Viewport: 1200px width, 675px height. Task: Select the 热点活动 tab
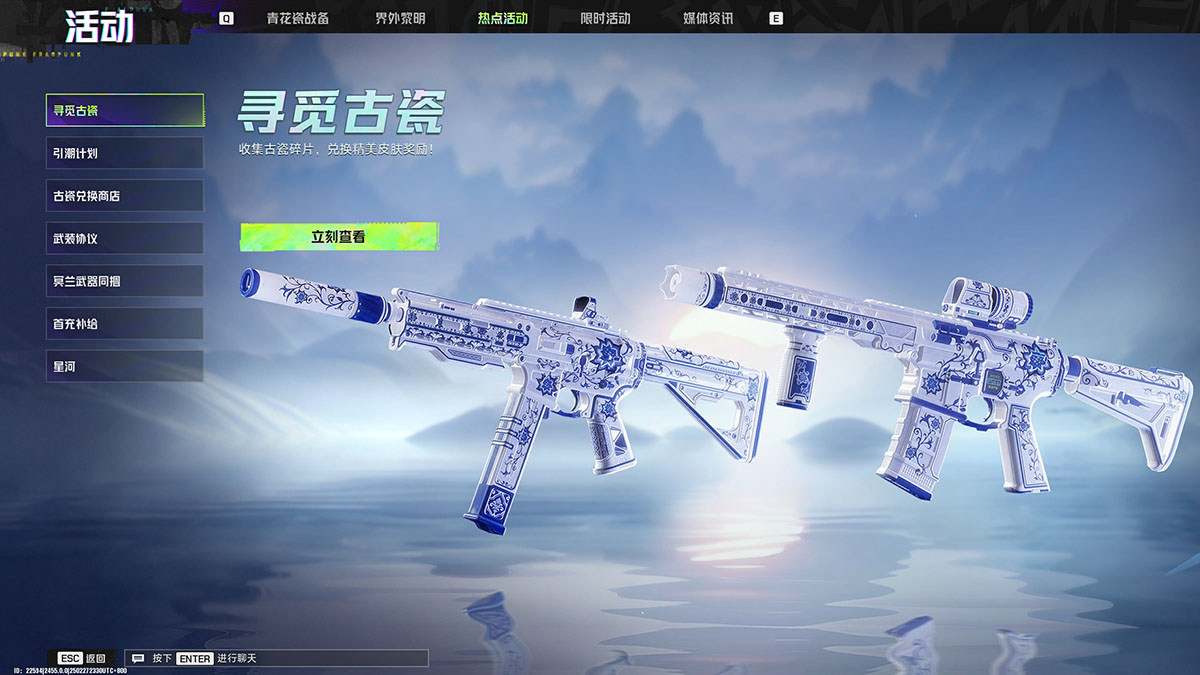click(x=503, y=18)
